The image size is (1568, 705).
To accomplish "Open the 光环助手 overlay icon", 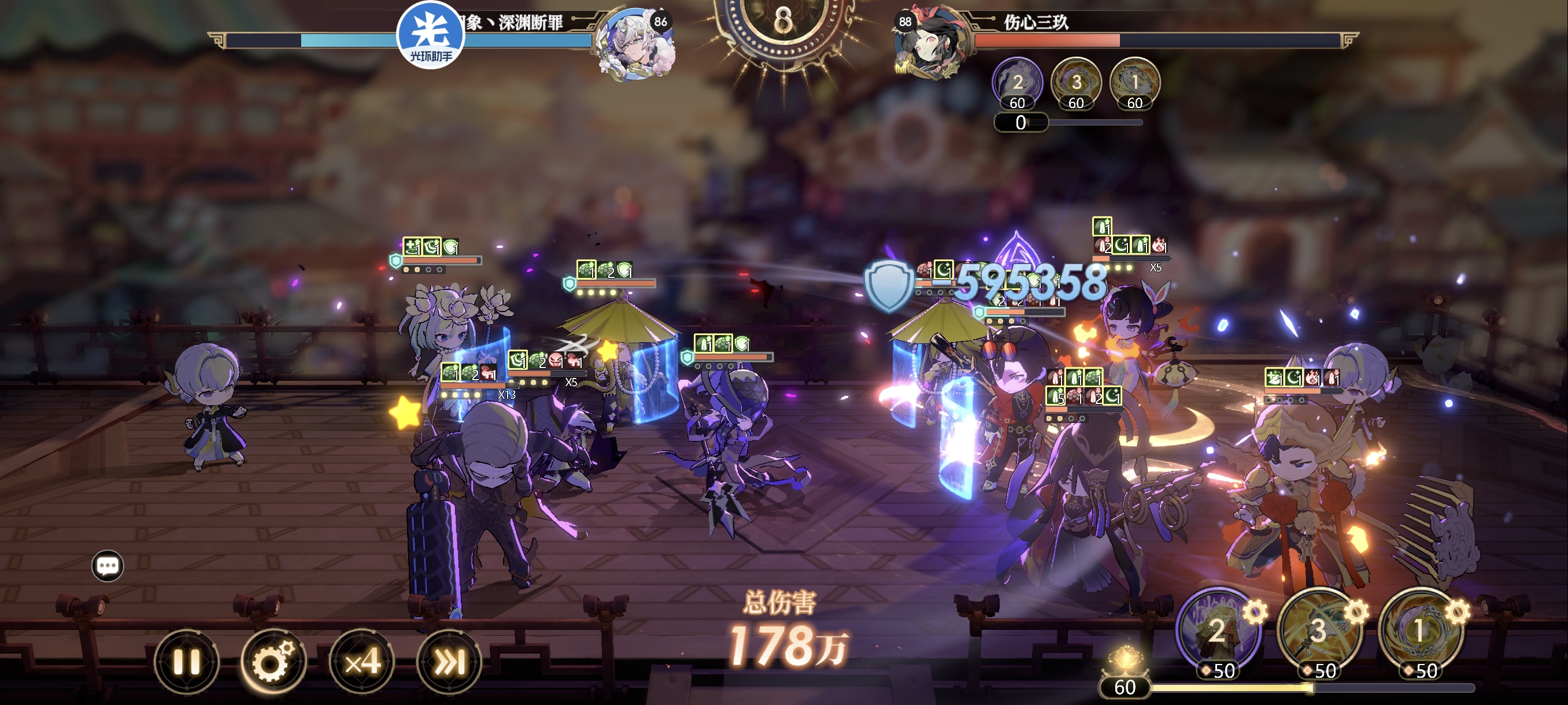I will point(430,35).
